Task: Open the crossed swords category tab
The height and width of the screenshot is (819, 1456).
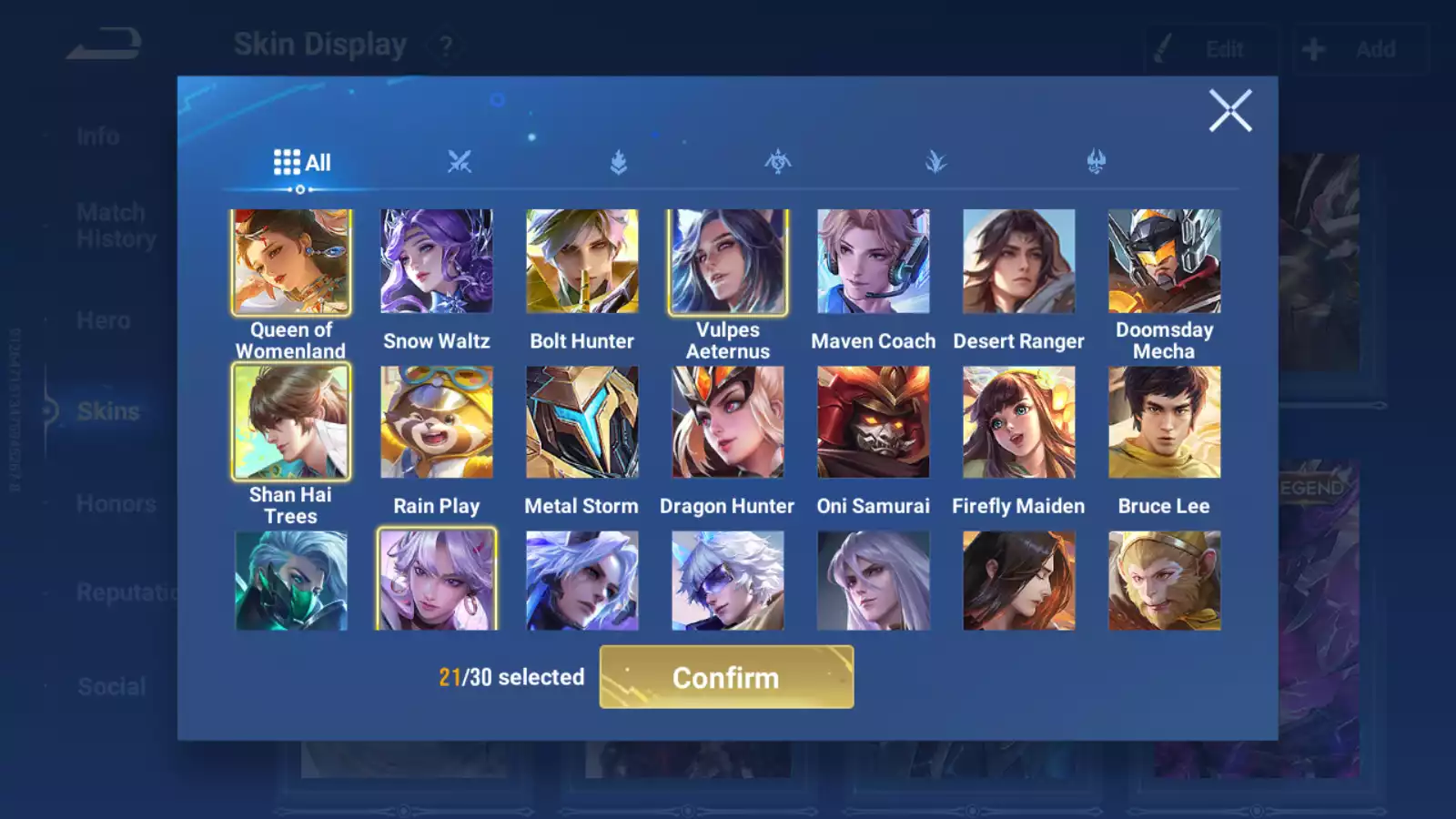Action: (460, 163)
